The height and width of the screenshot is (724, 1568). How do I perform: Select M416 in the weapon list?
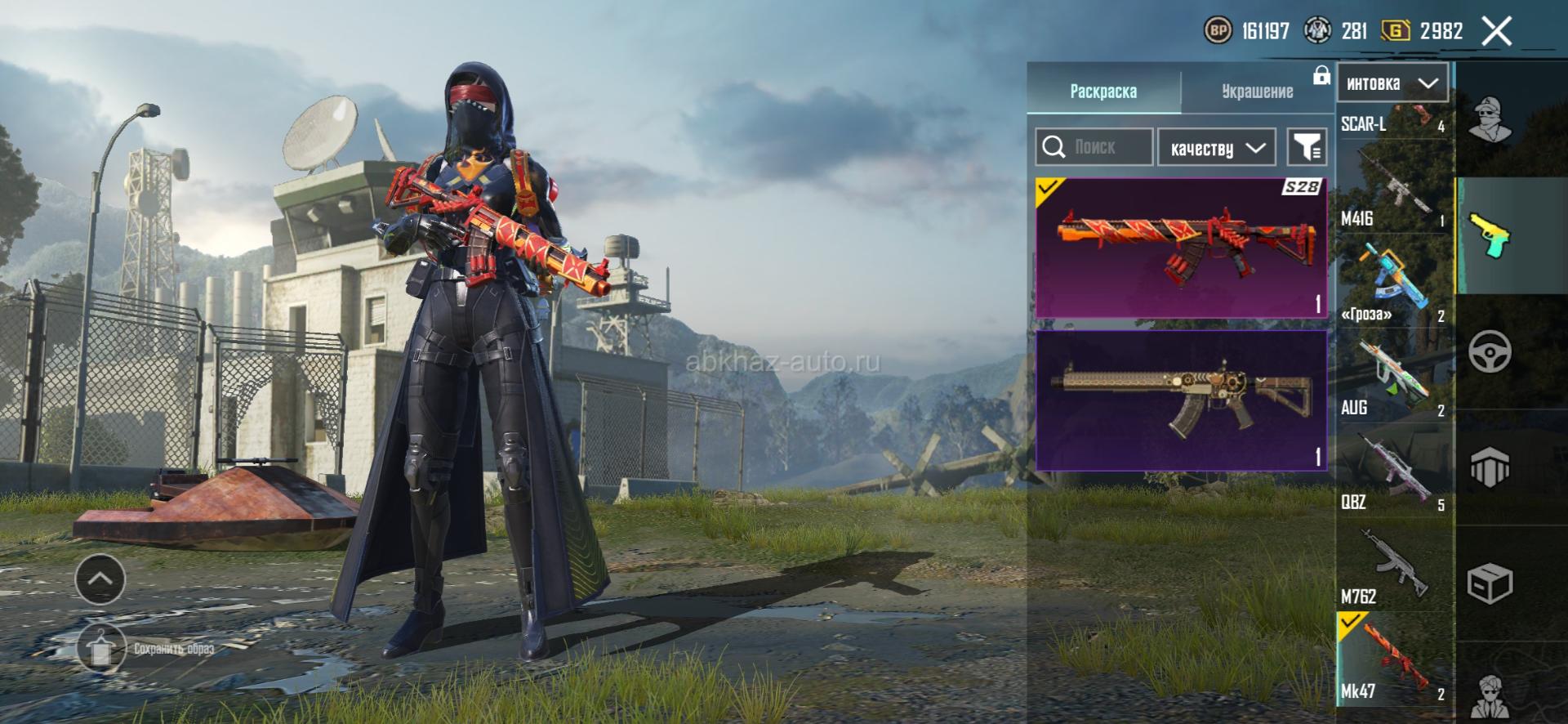coord(1392,188)
